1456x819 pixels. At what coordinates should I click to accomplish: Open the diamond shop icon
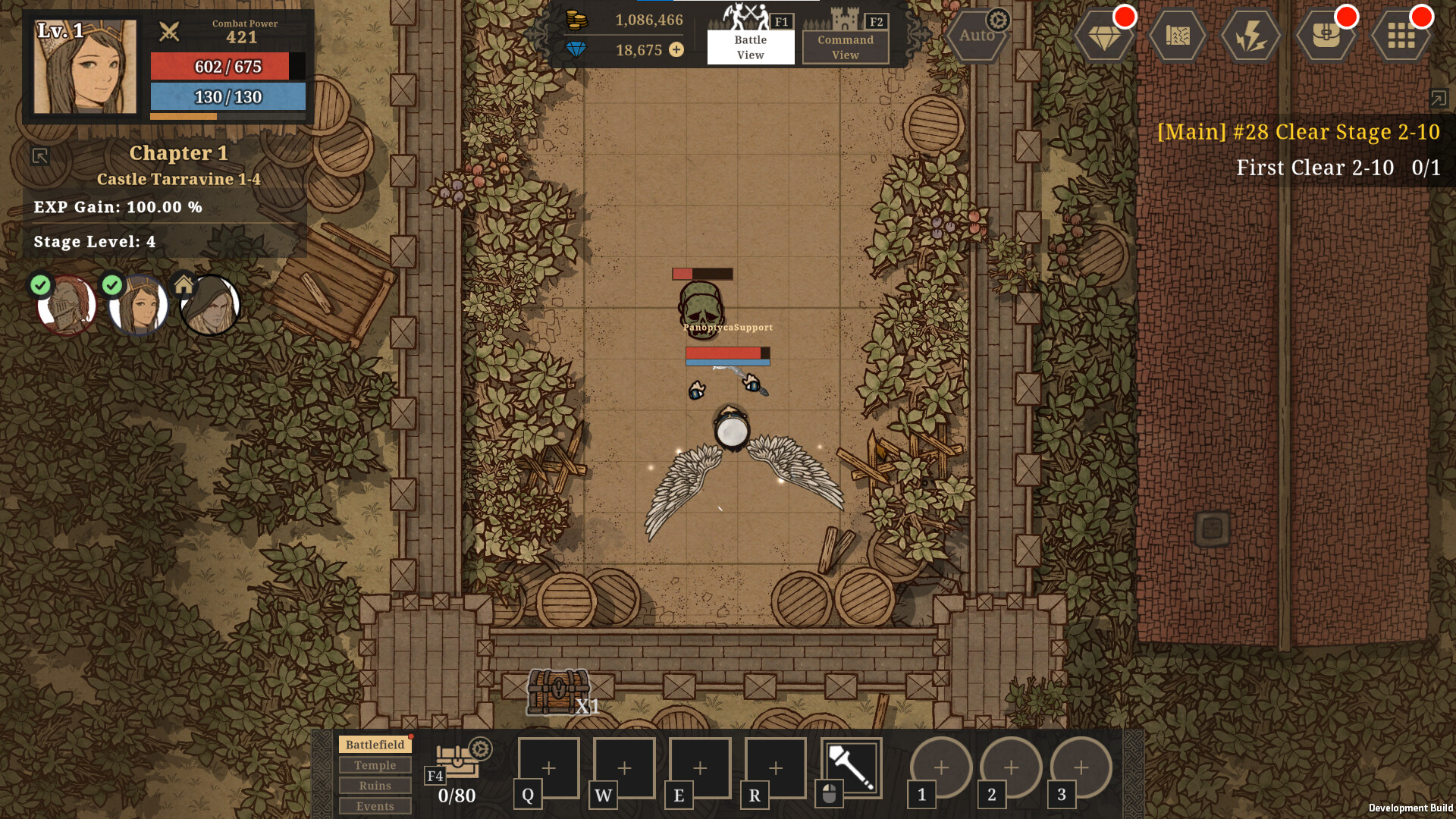[1104, 36]
